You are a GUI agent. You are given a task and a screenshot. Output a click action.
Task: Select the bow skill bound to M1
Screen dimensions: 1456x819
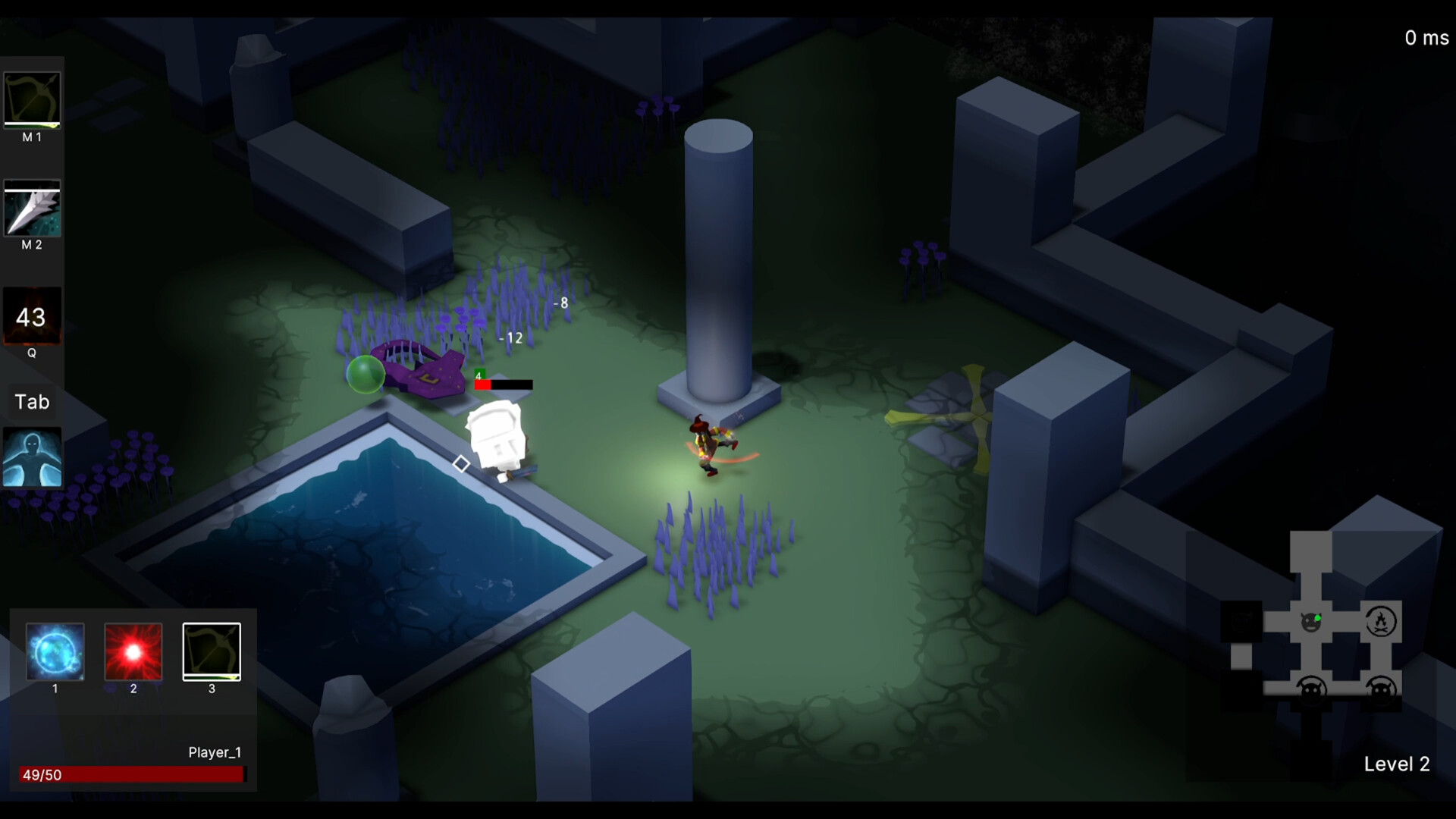click(32, 100)
